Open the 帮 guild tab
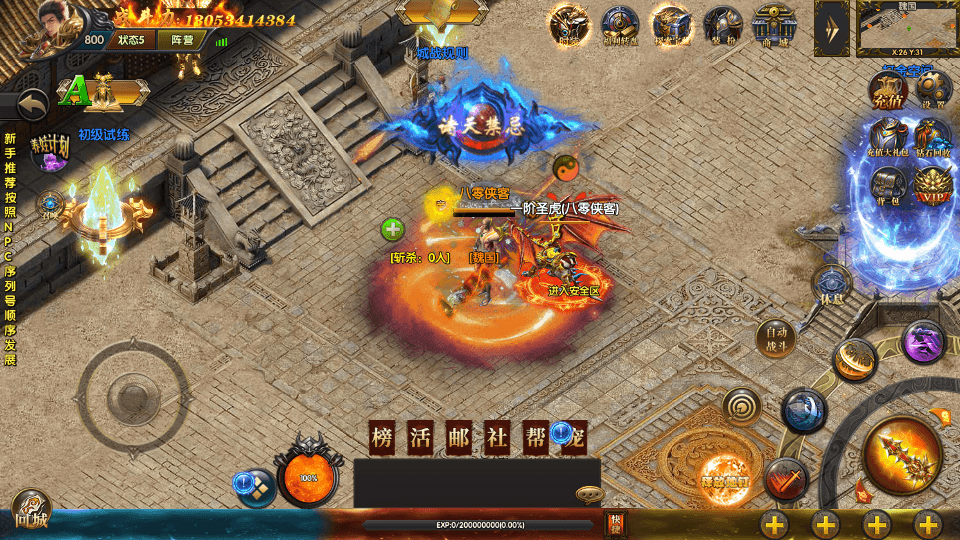The image size is (960, 540). click(x=536, y=439)
